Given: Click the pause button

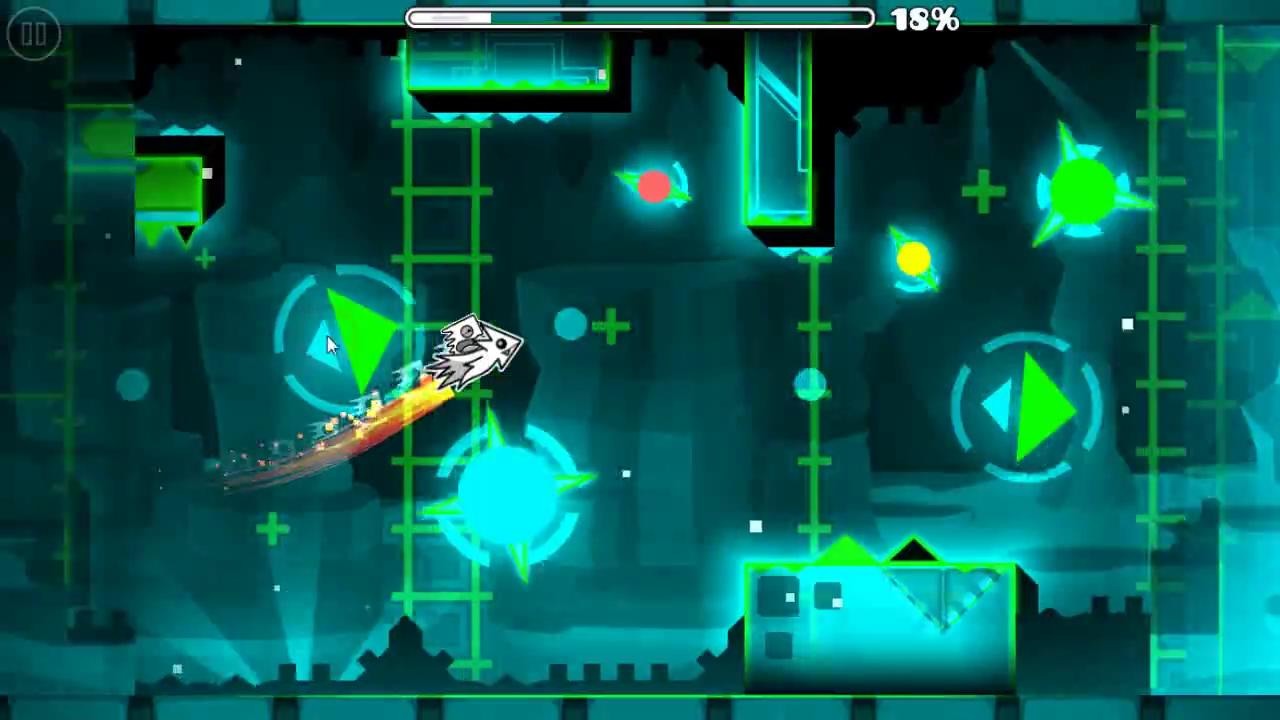Looking at the screenshot, I should 32,34.
